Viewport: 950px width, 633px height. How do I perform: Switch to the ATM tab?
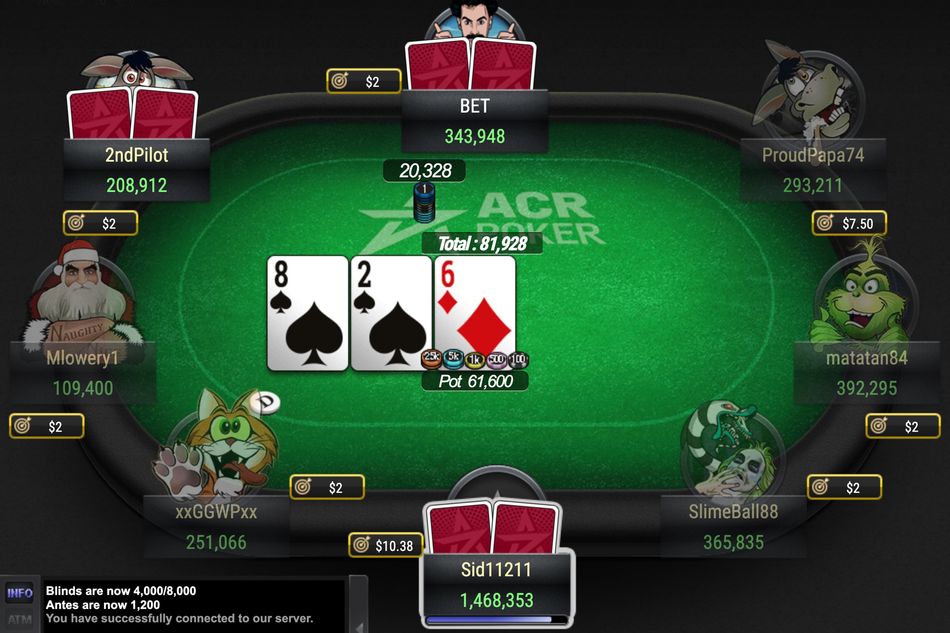pos(20,620)
